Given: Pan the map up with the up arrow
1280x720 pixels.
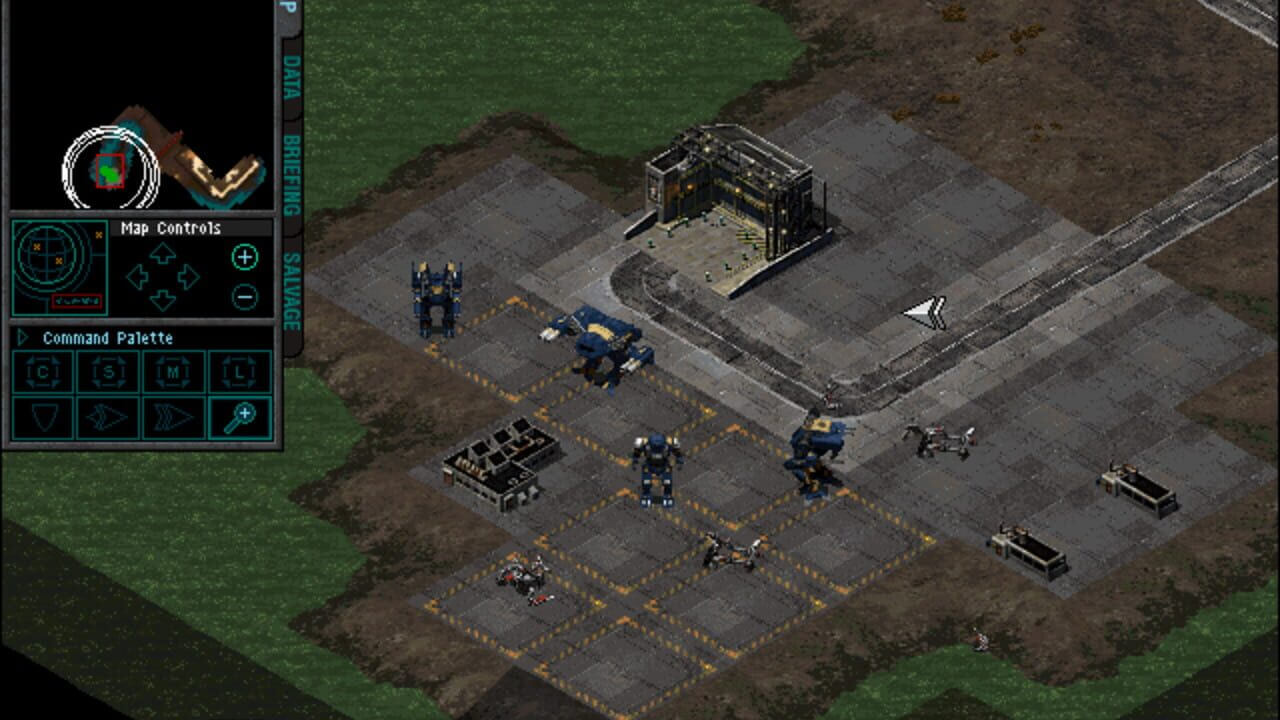Looking at the screenshot, I should pos(162,254).
